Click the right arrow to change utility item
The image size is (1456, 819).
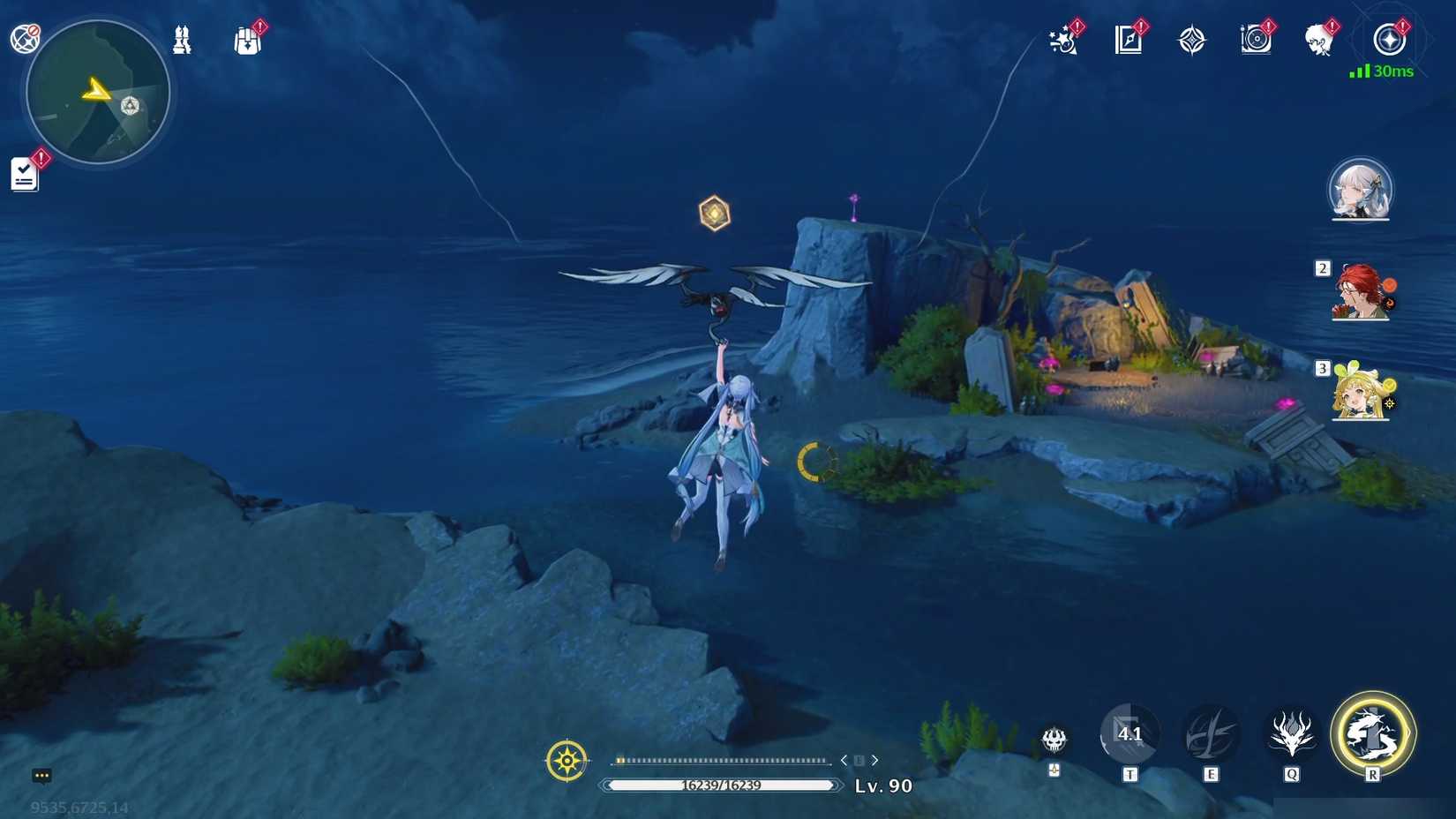pos(875,759)
